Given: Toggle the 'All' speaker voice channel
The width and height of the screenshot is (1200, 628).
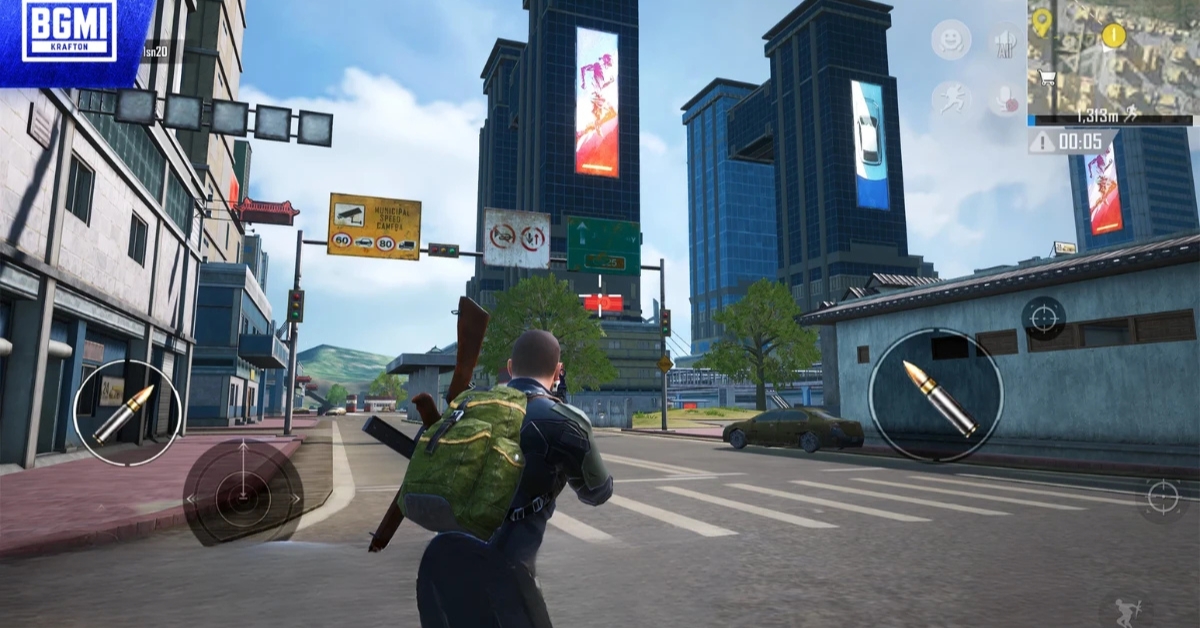Looking at the screenshot, I should 1003,42.
